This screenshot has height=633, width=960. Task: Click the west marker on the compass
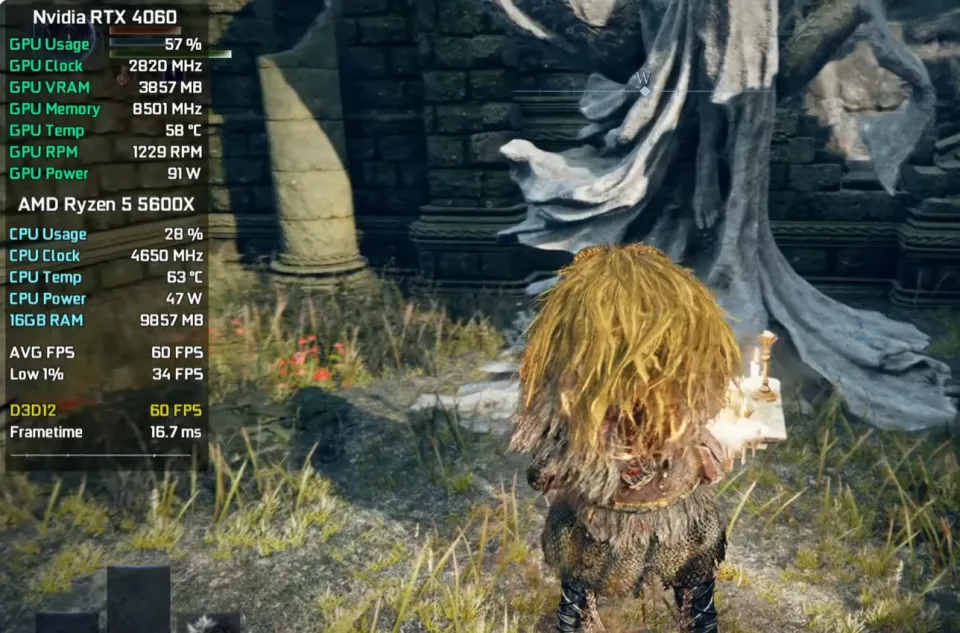coord(643,79)
